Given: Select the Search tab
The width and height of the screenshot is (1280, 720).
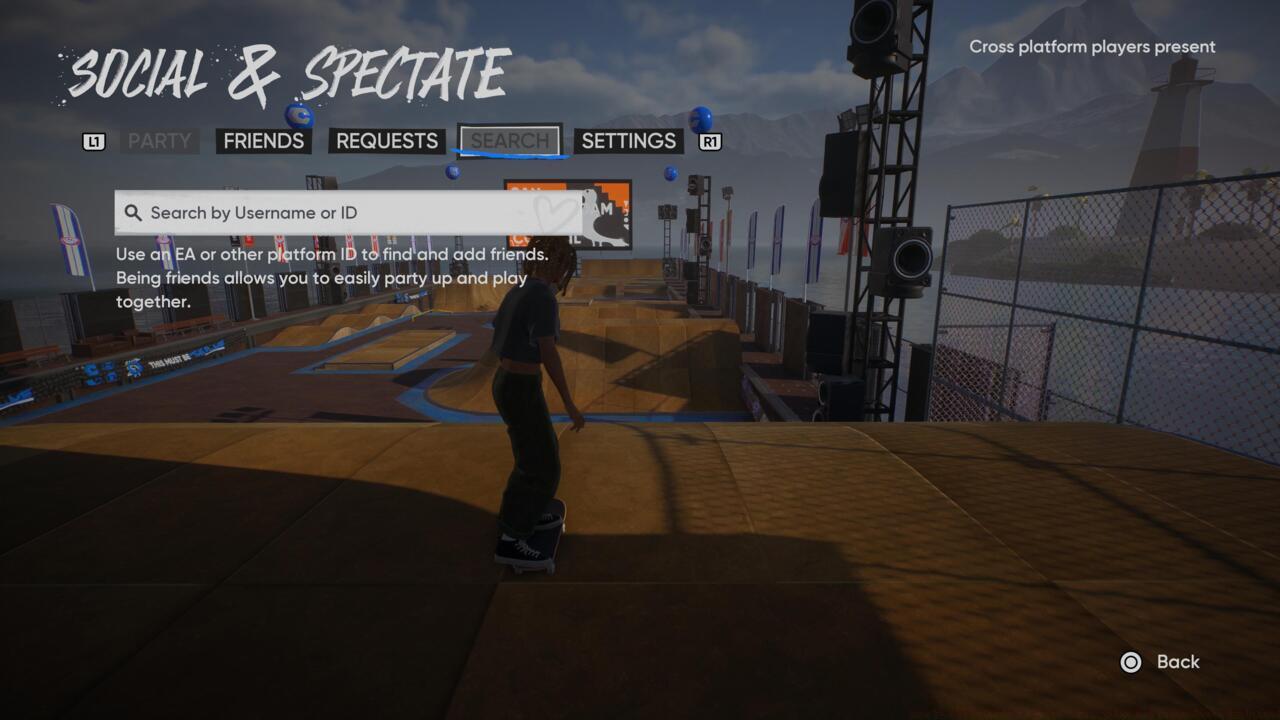Looking at the screenshot, I should [x=510, y=141].
